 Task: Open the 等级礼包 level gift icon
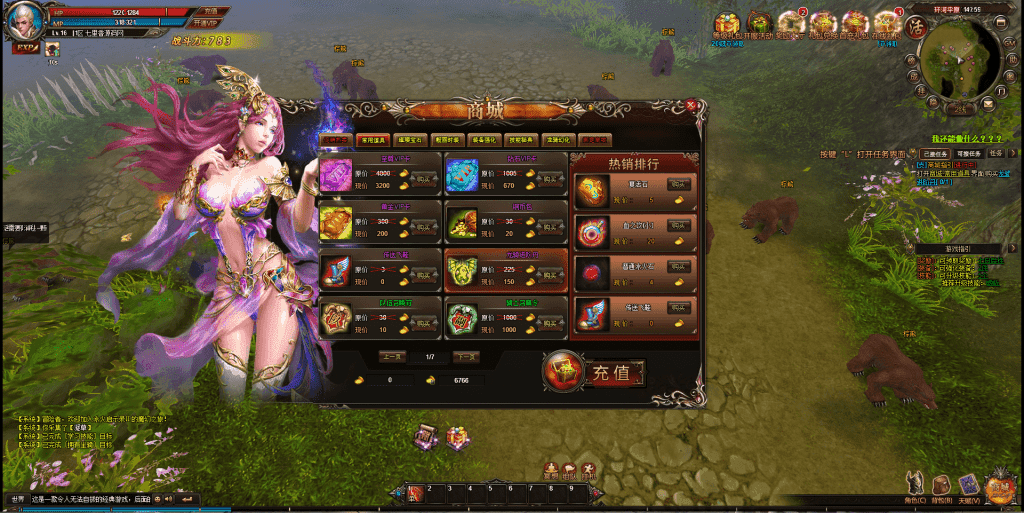coord(726,24)
